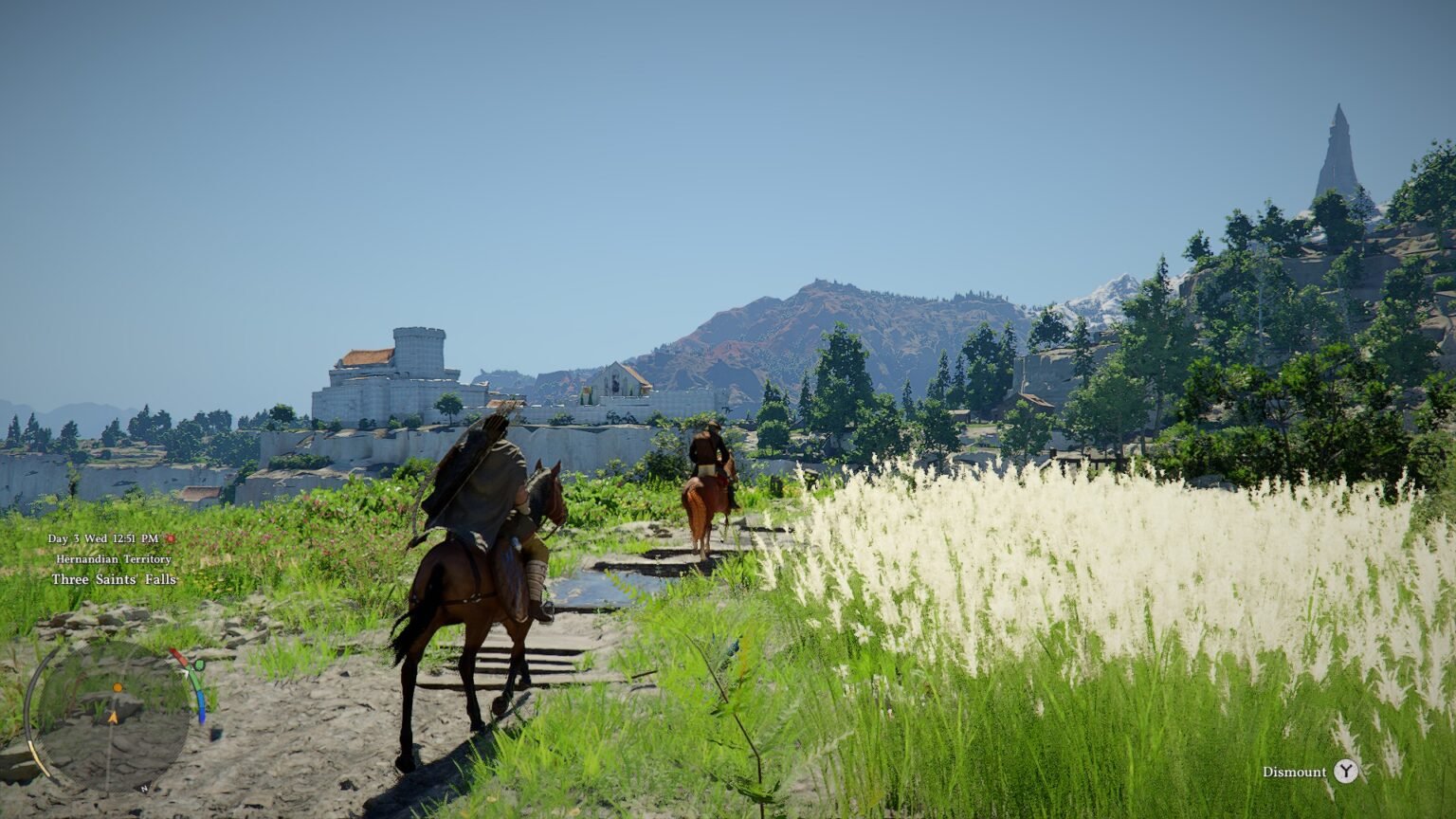The image size is (1456, 819).
Task: Click the orange waypoint dot on the minimap
Action: 118,687
